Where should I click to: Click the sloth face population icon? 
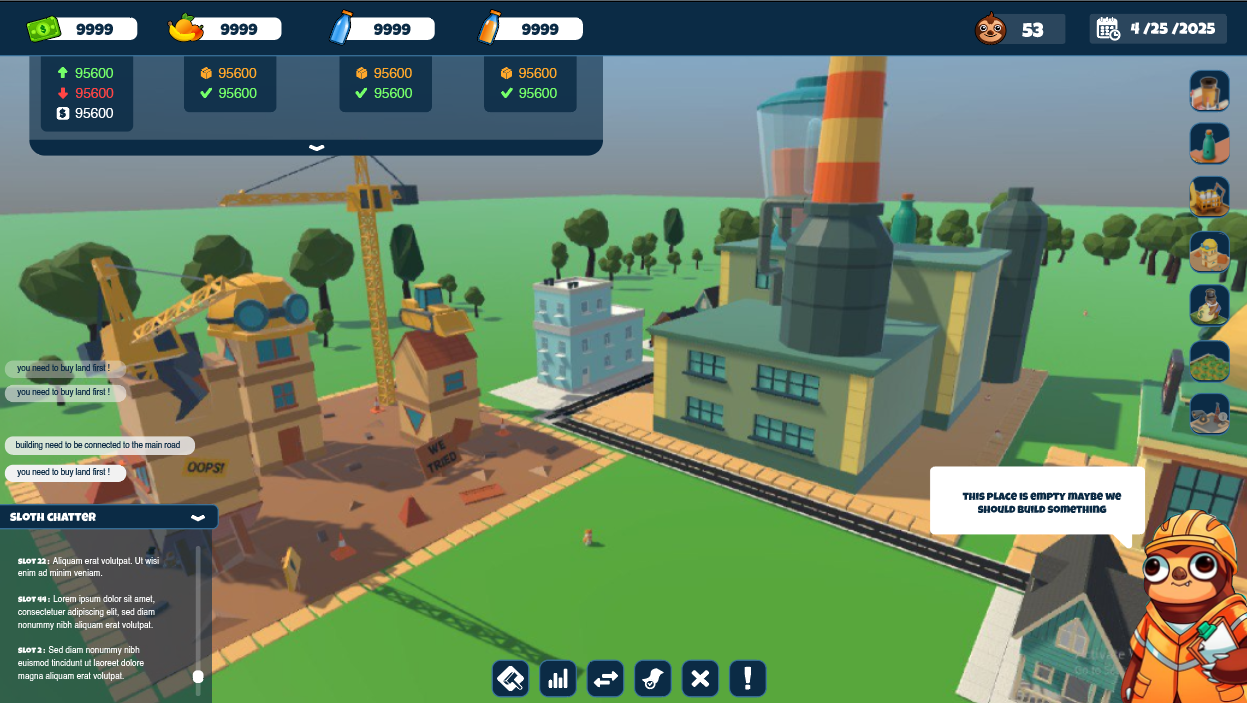(990, 29)
